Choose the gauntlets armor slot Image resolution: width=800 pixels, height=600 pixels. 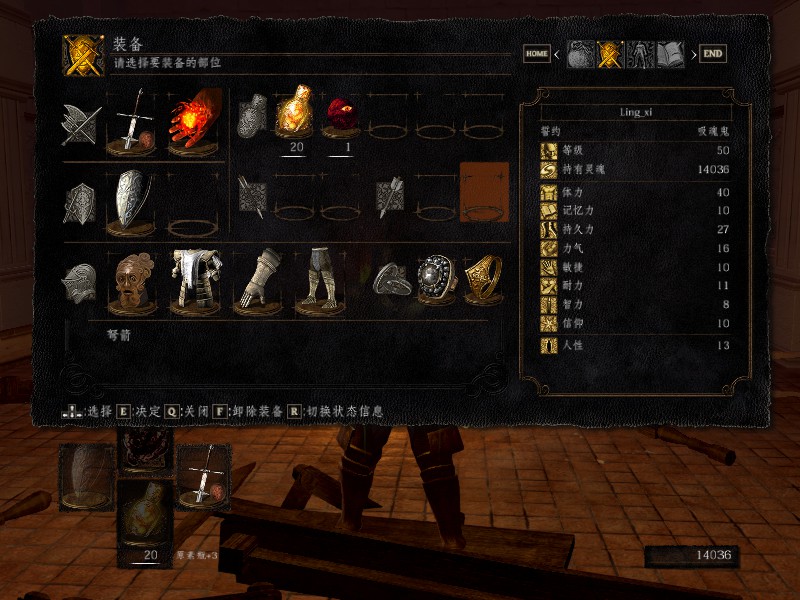pyautogui.click(x=256, y=280)
